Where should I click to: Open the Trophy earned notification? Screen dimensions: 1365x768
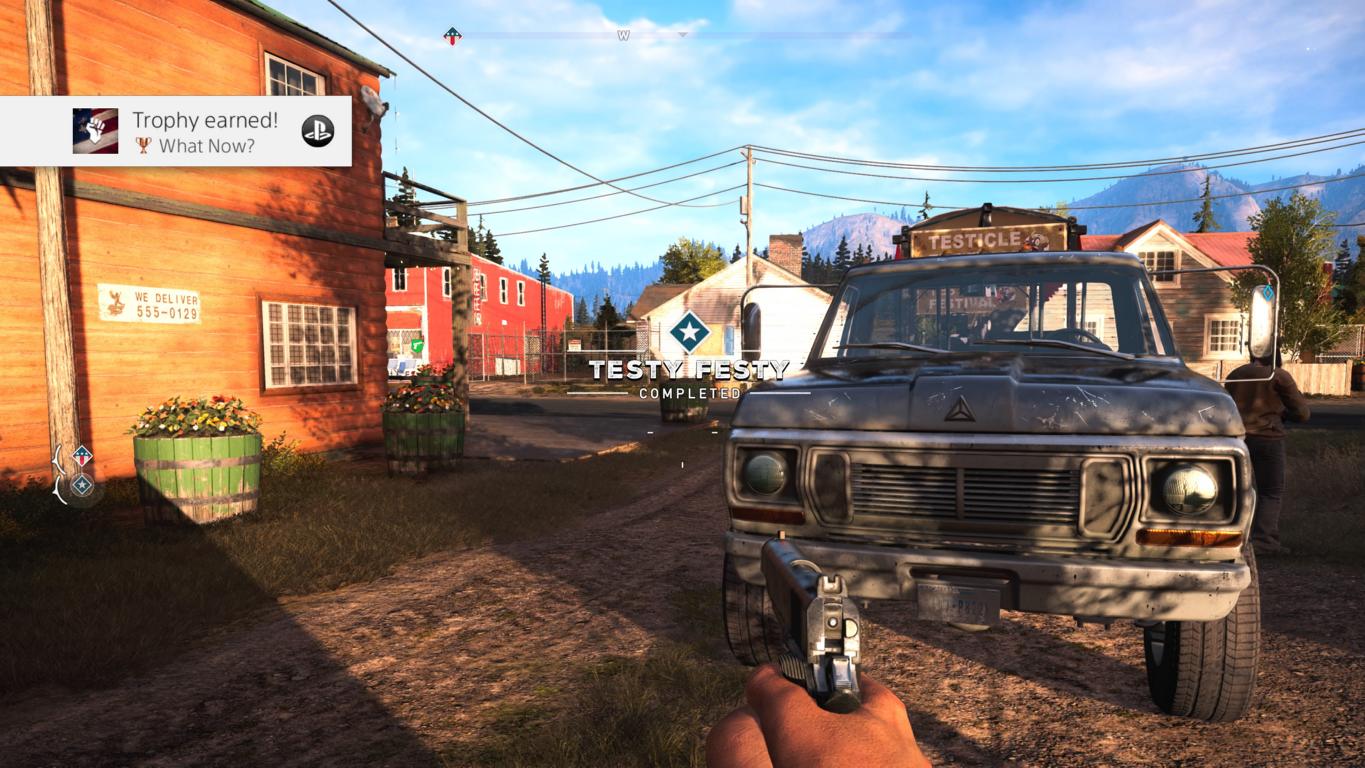(x=205, y=131)
